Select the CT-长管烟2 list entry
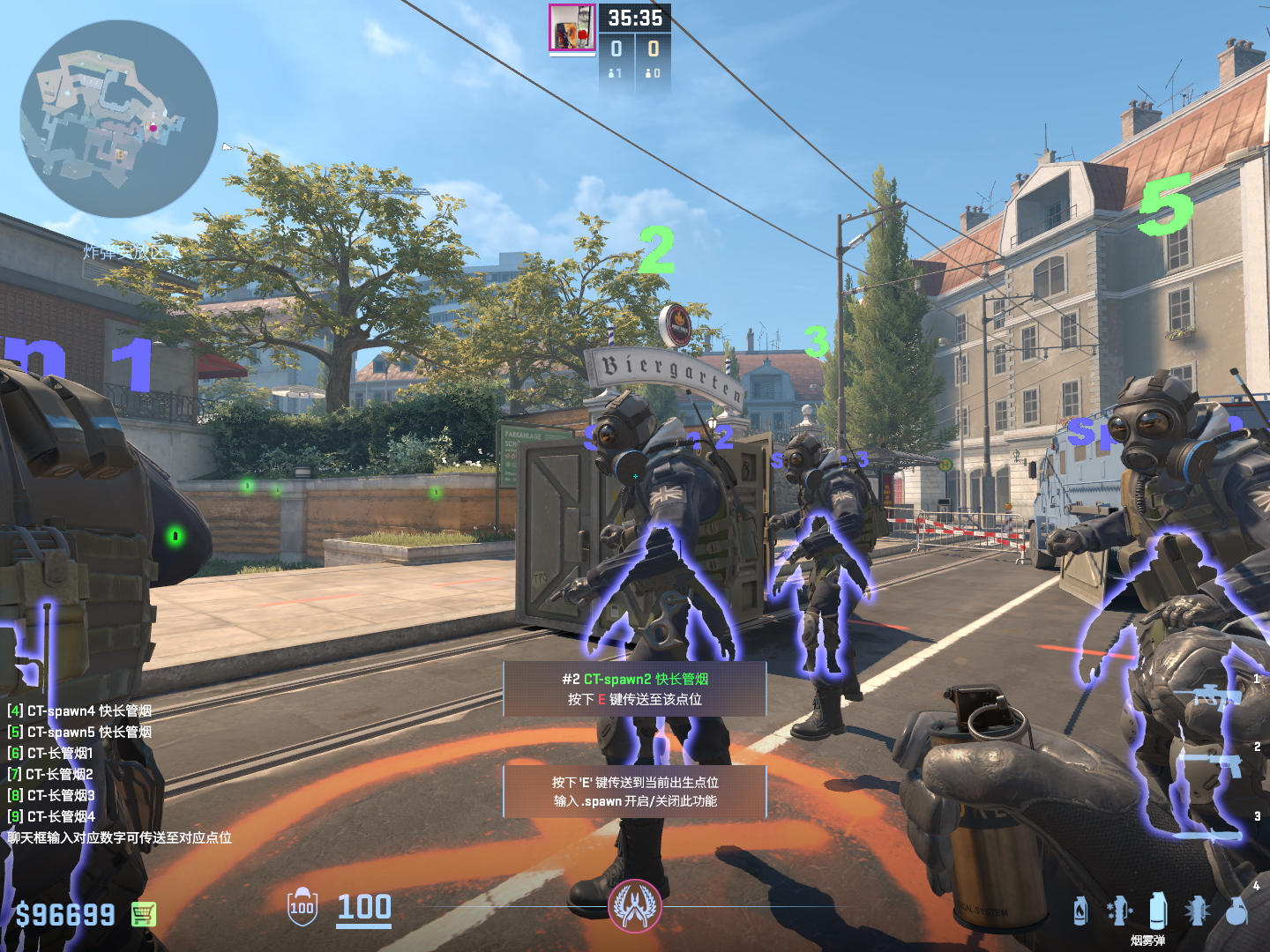 pyautogui.click(x=50, y=774)
